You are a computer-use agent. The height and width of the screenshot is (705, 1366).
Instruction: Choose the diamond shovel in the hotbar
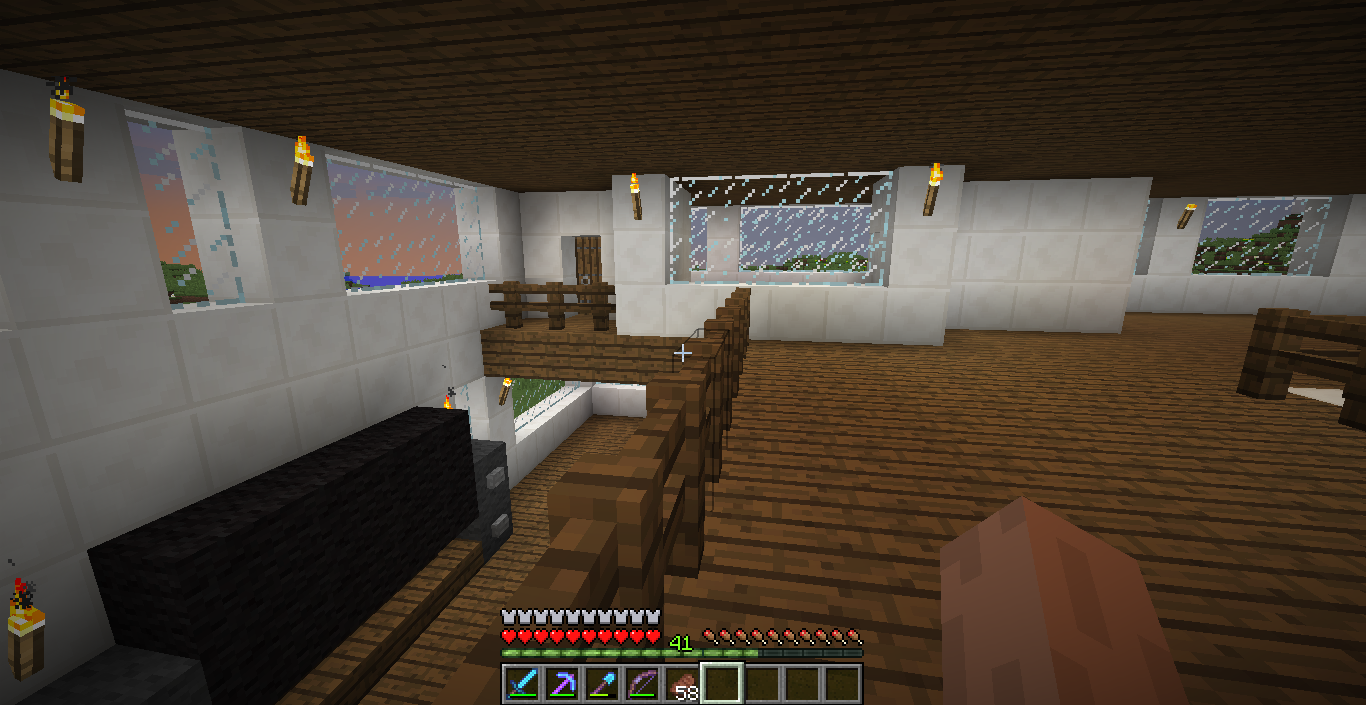click(x=601, y=684)
